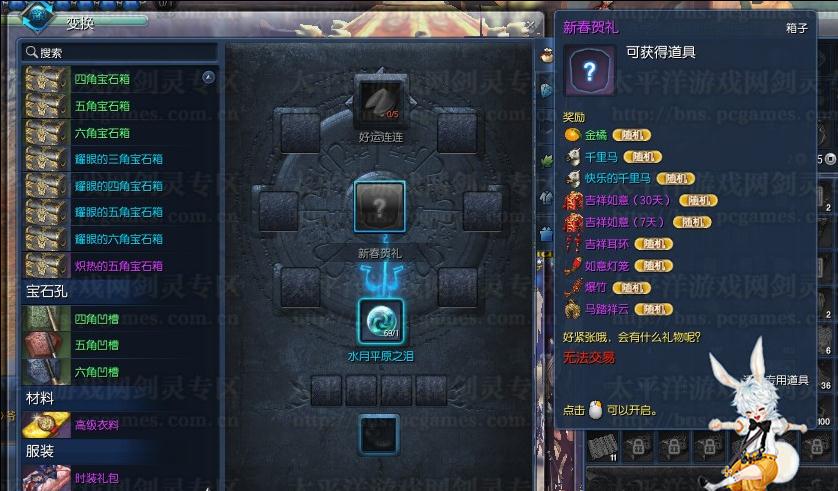838x491 pixels.
Task: Open the 耀眼的六角宝石箱 recipe
Action: pos(118,239)
